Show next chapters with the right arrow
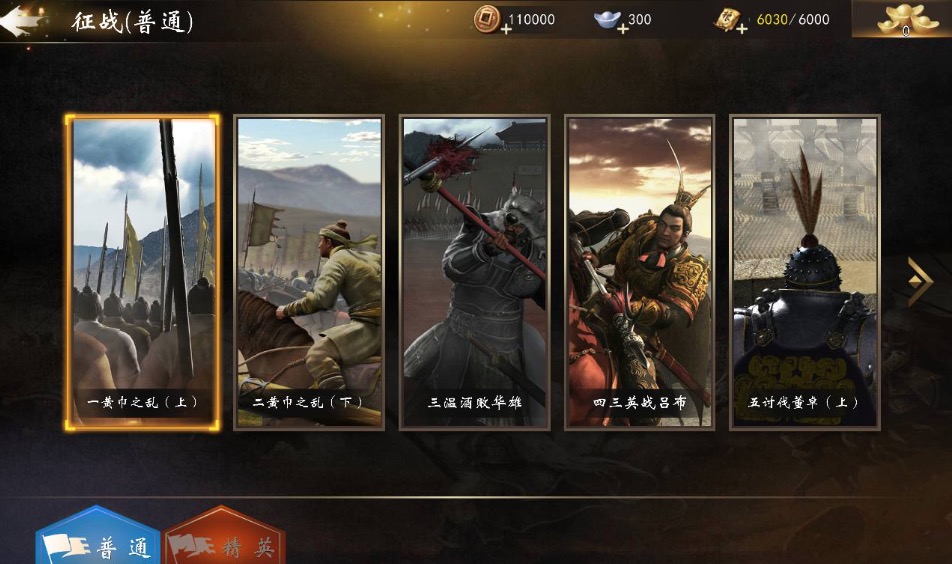This screenshot has width=952, height=564. 919,281
